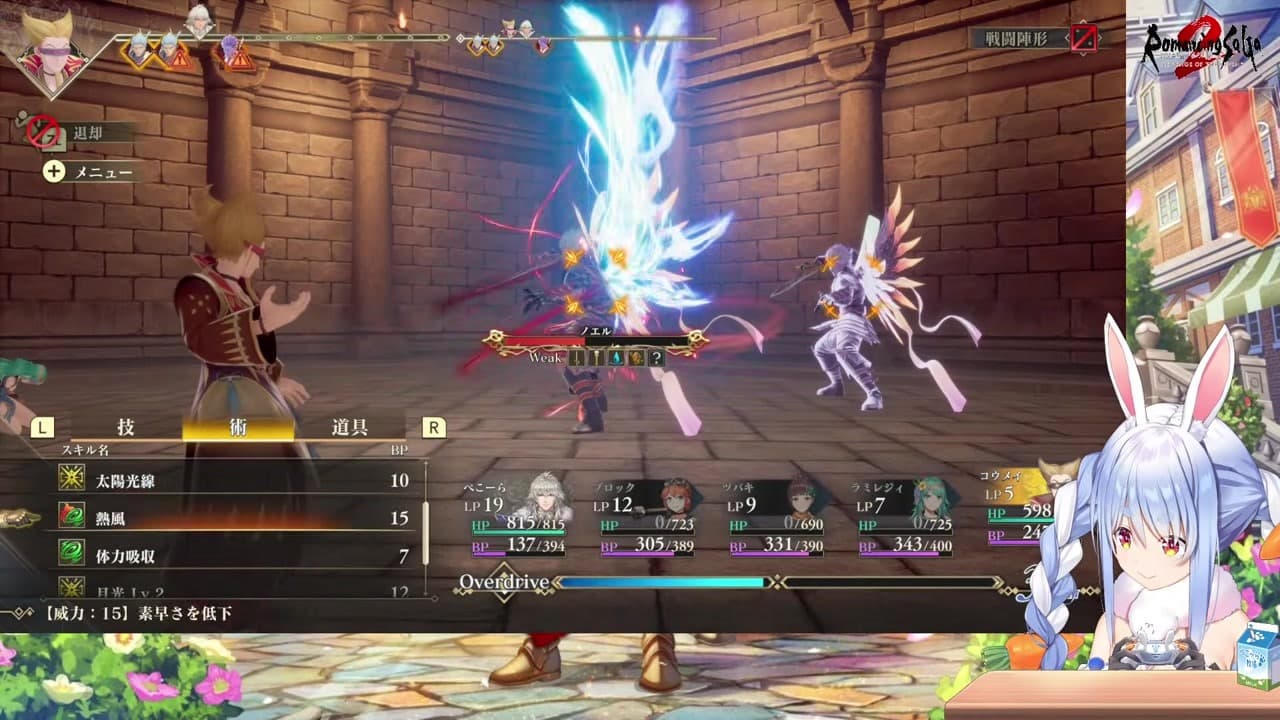The width and height of the screenshot is (1280, 720).
Task: Select party member ラミレジィ's status panel
Action: tap(905, 517)
